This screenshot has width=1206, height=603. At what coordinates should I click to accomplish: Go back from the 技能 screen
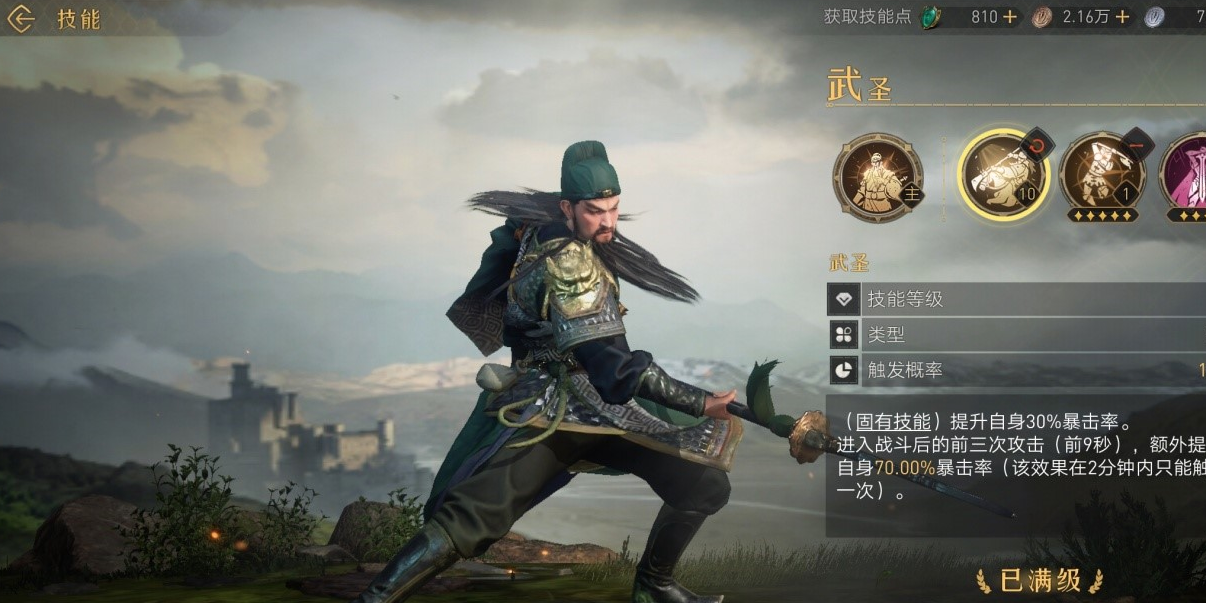22,19
